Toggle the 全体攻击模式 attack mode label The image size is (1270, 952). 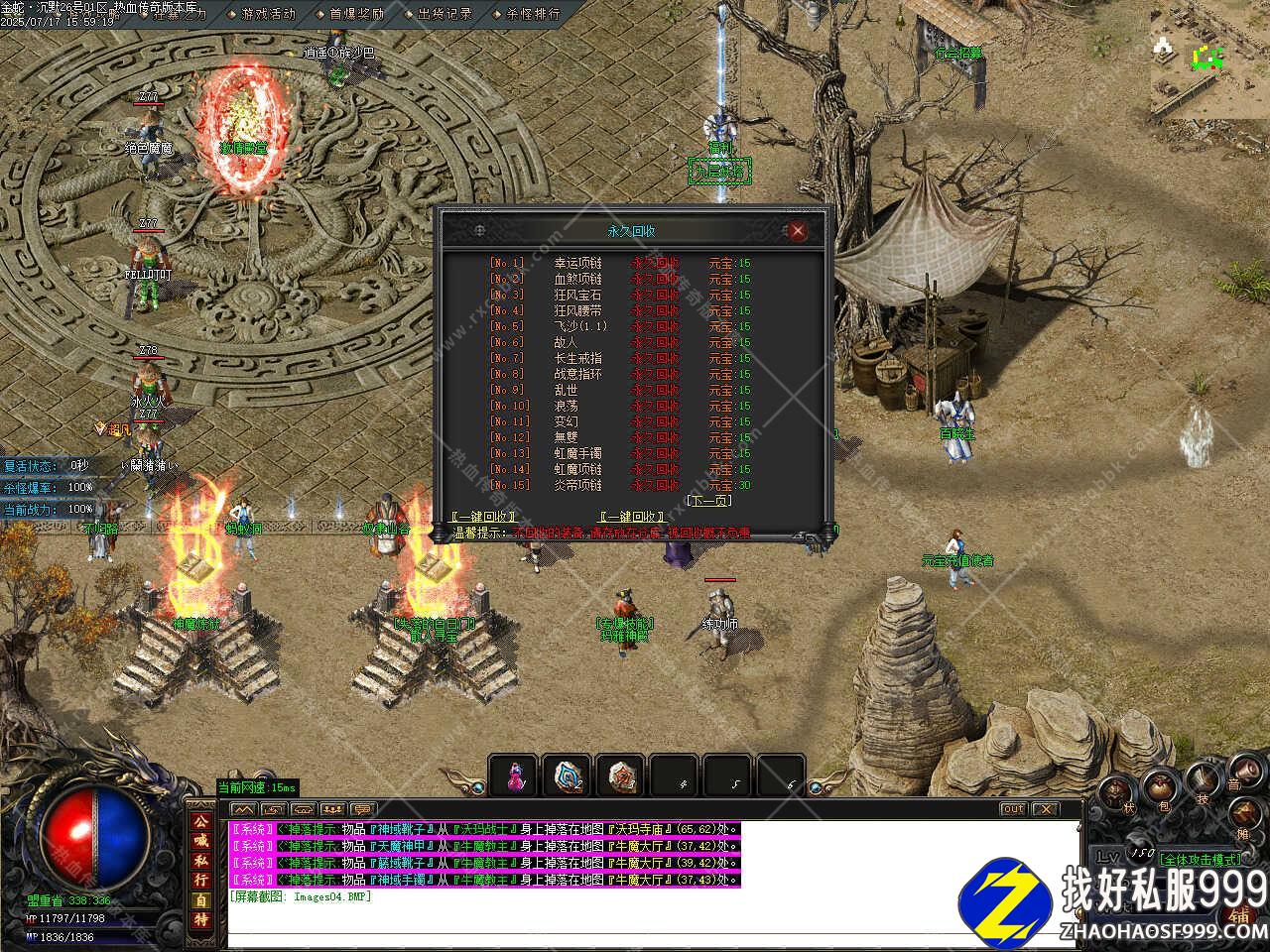coord(1202,859)
